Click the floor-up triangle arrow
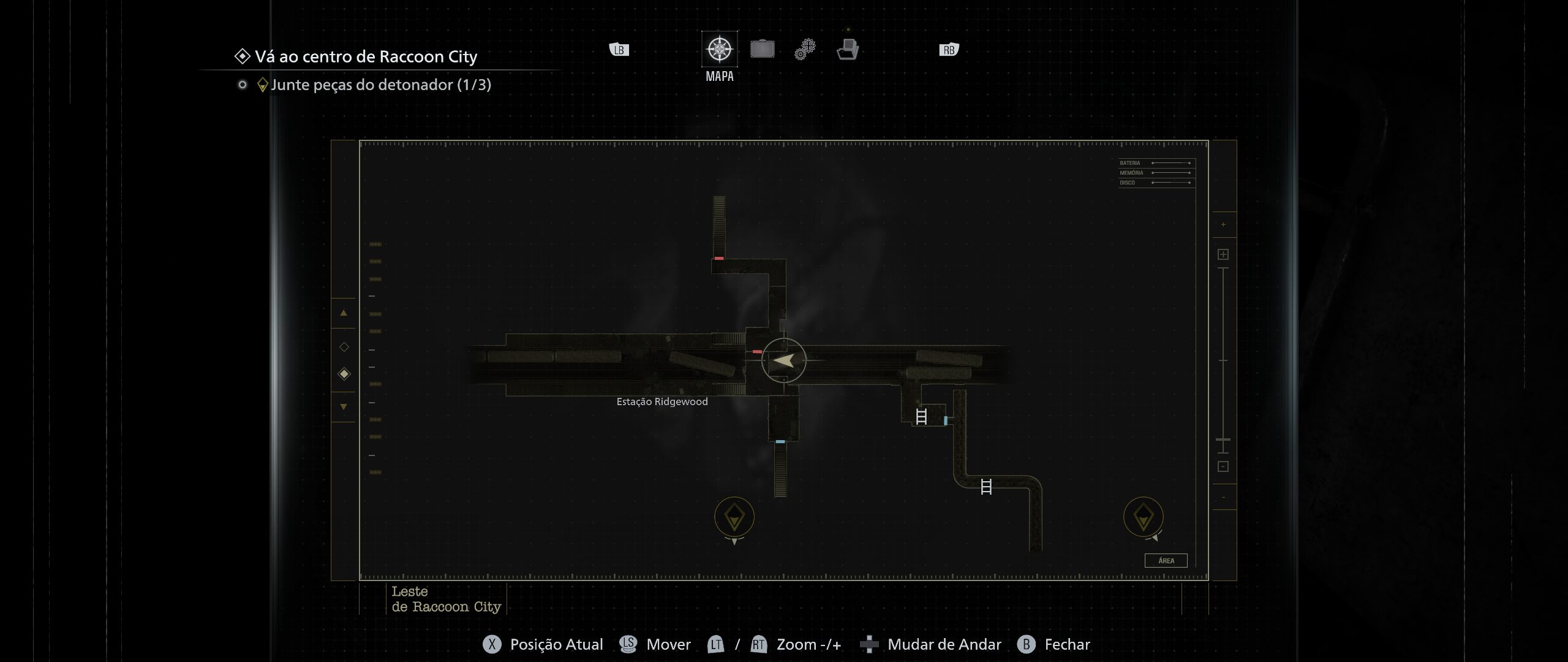 click(x=344, y=313)
